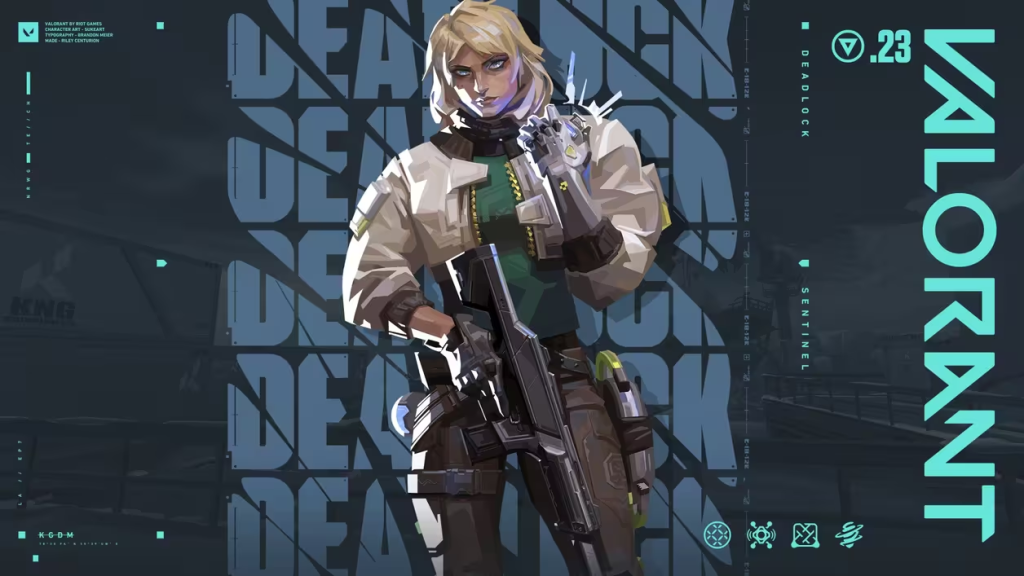This screenshot has width=1024, height=576.
Task: Select the GravNet ability icon
Action: tap(717, 535)
